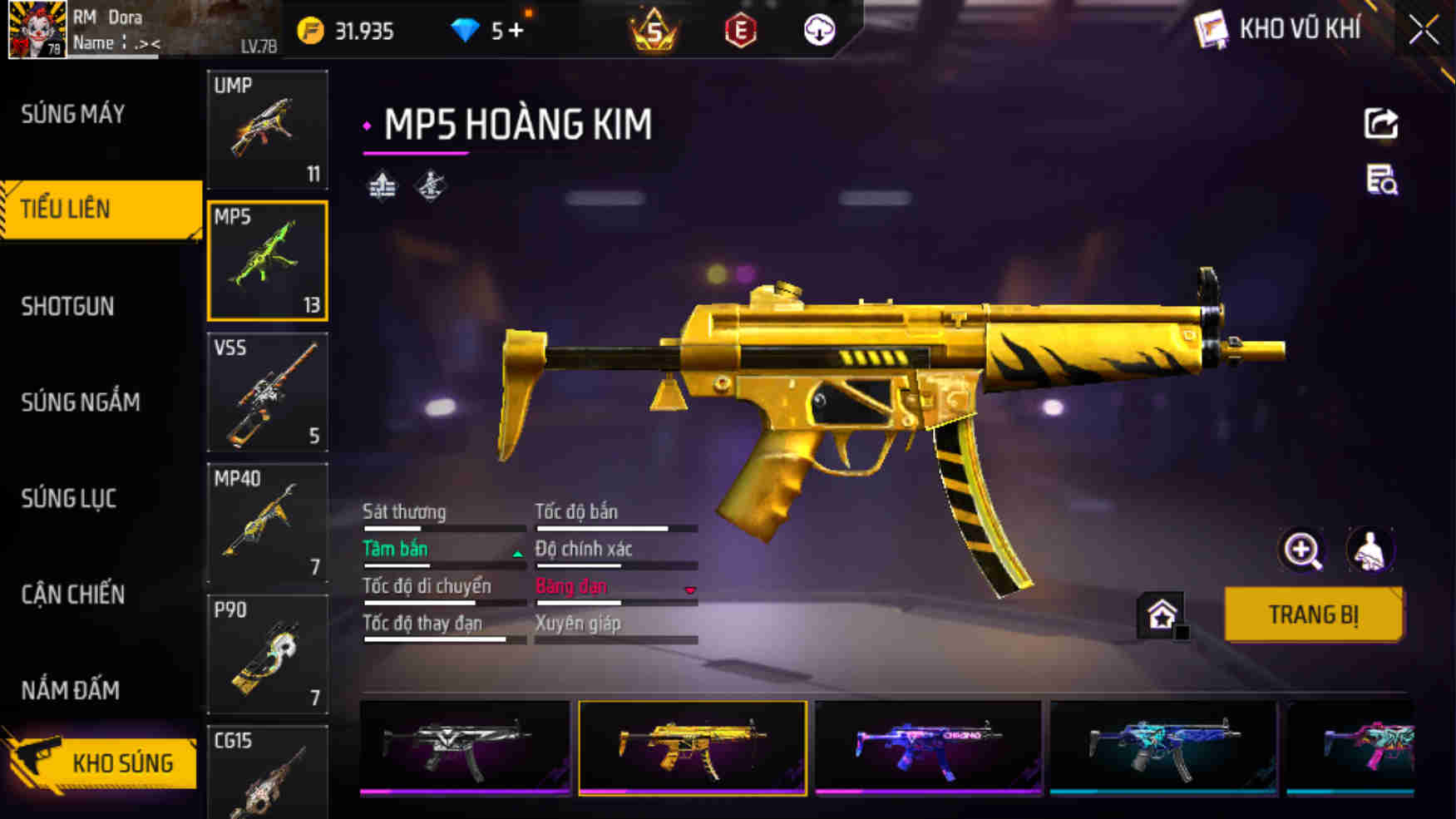Choose the UMP weapon tile
The image size is (1456, 819).
tap(267, 129)
